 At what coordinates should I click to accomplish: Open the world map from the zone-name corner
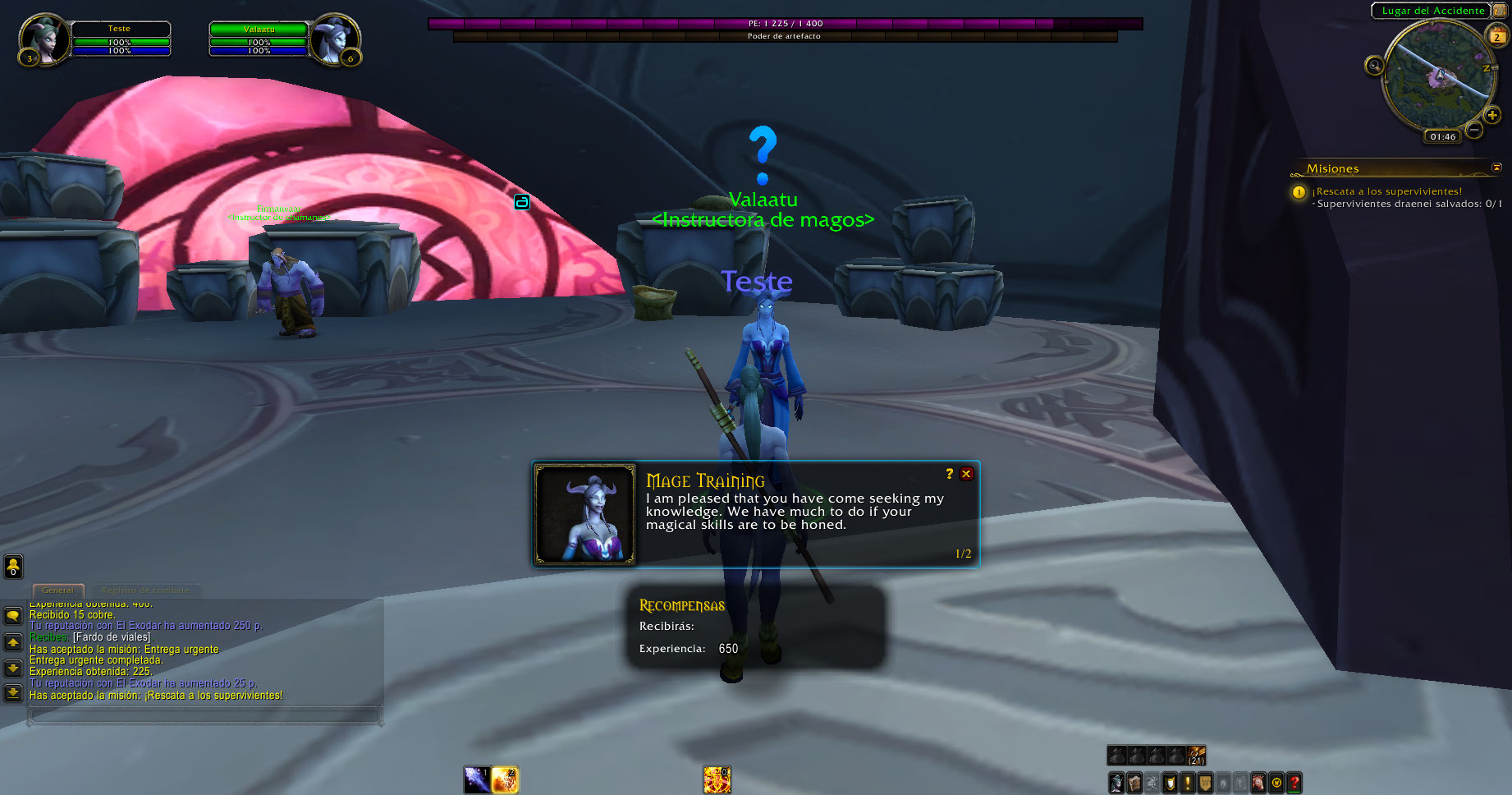click(x=1499, y=11)
